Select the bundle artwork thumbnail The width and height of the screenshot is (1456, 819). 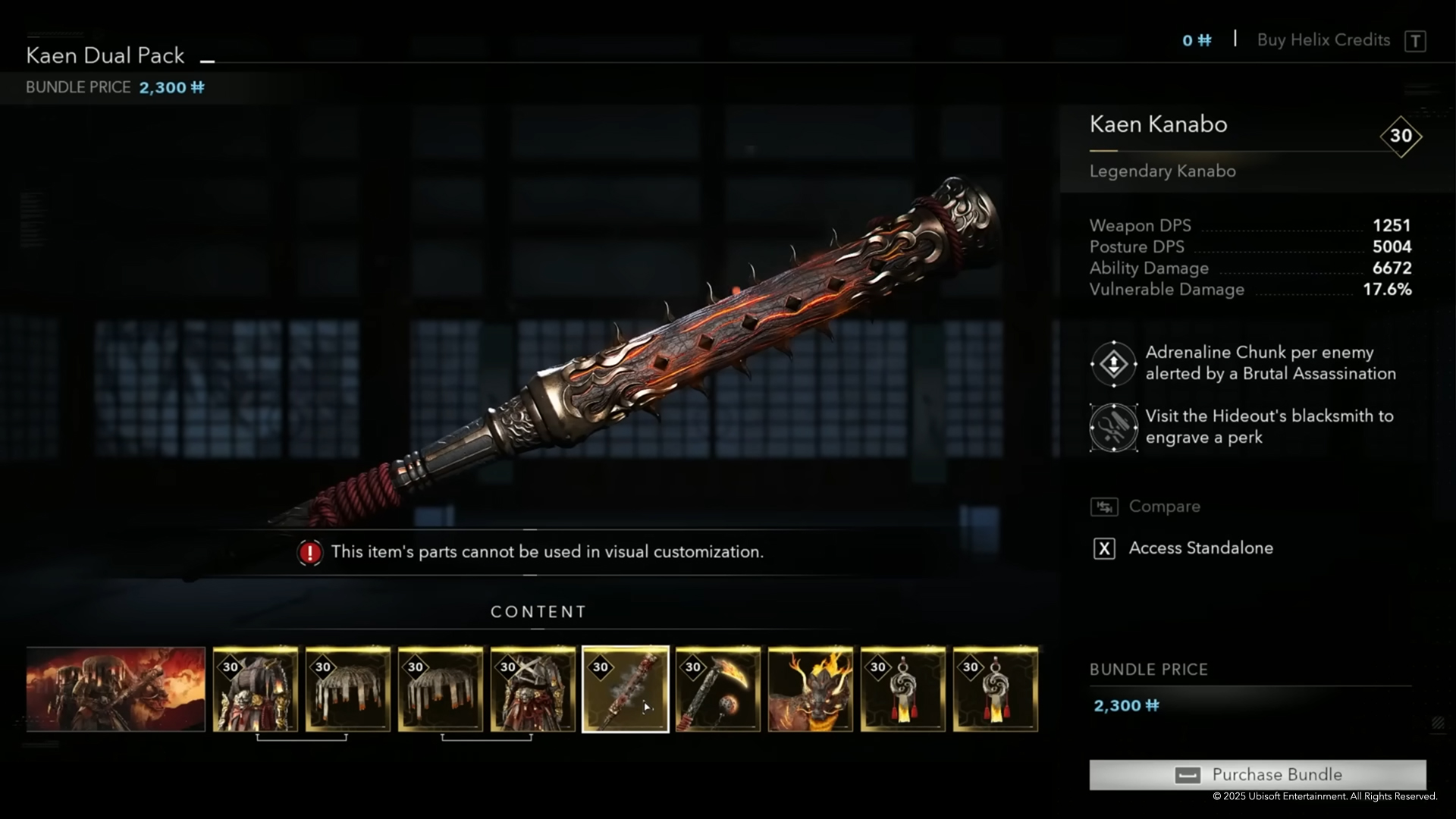[x=115, y=689]
